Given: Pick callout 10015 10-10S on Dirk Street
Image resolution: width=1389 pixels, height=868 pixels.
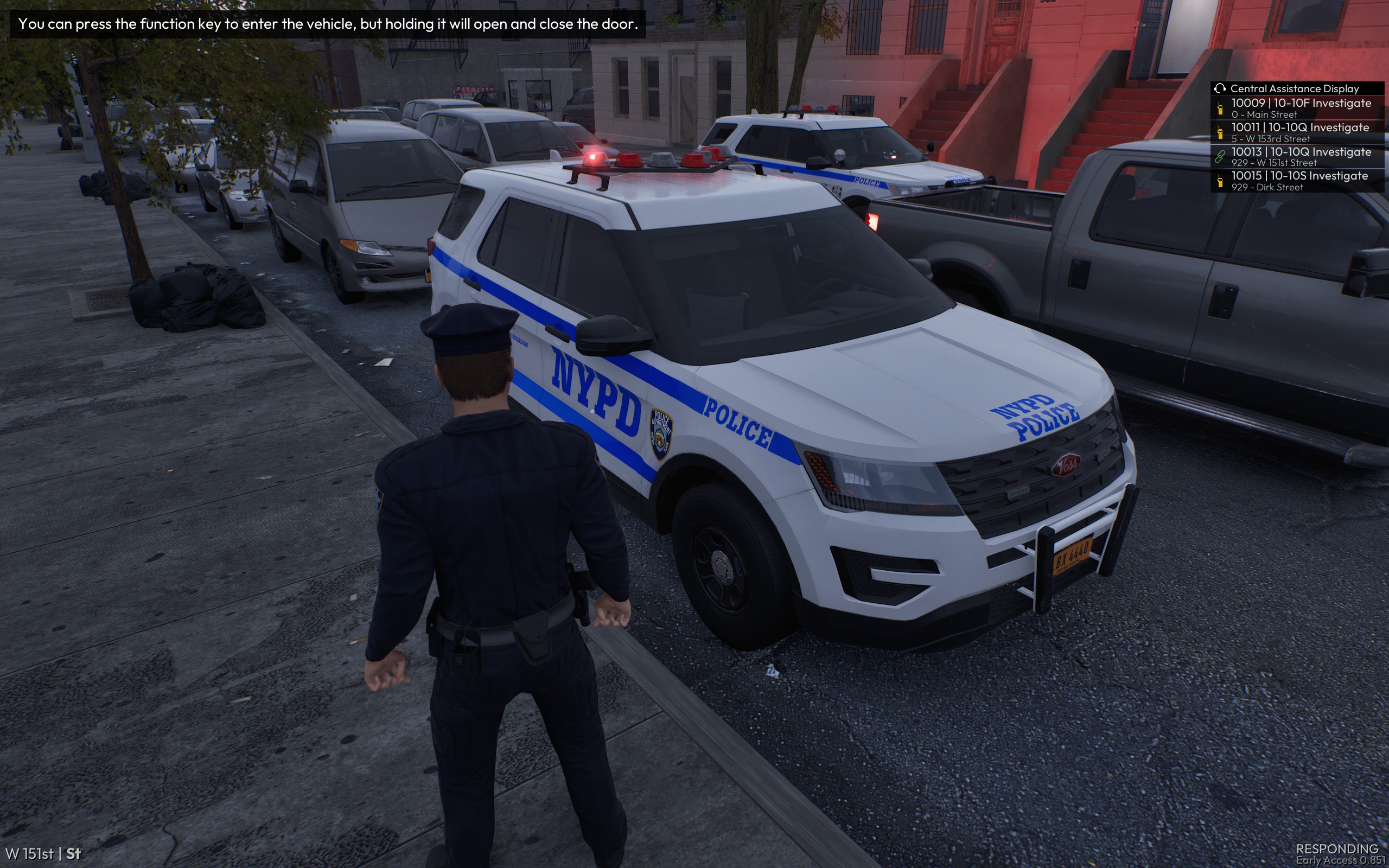Looking at the screenshot, I should point(1300,180).
